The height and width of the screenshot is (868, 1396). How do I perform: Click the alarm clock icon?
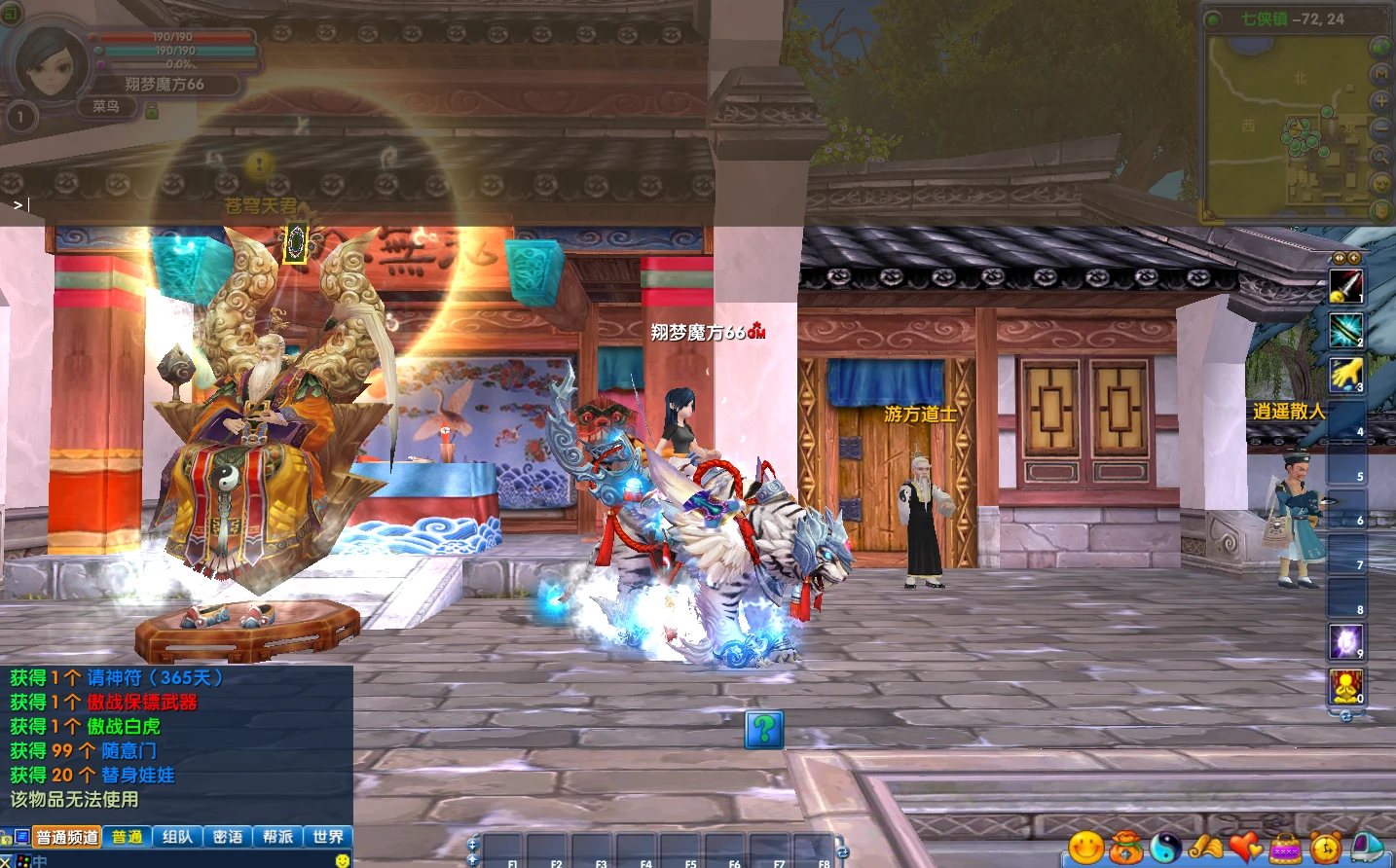pos(1326,849)
